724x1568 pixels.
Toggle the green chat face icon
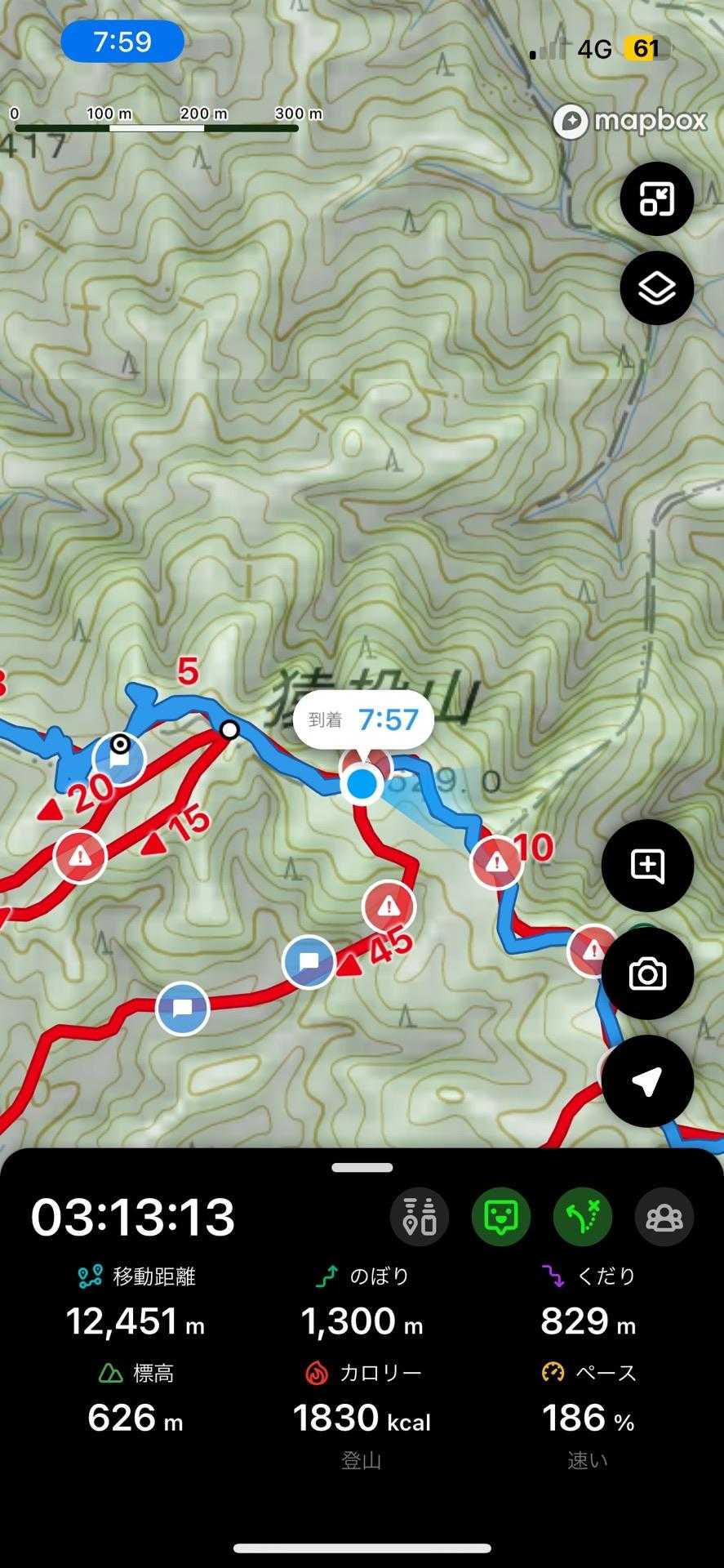pos(500,1217)
